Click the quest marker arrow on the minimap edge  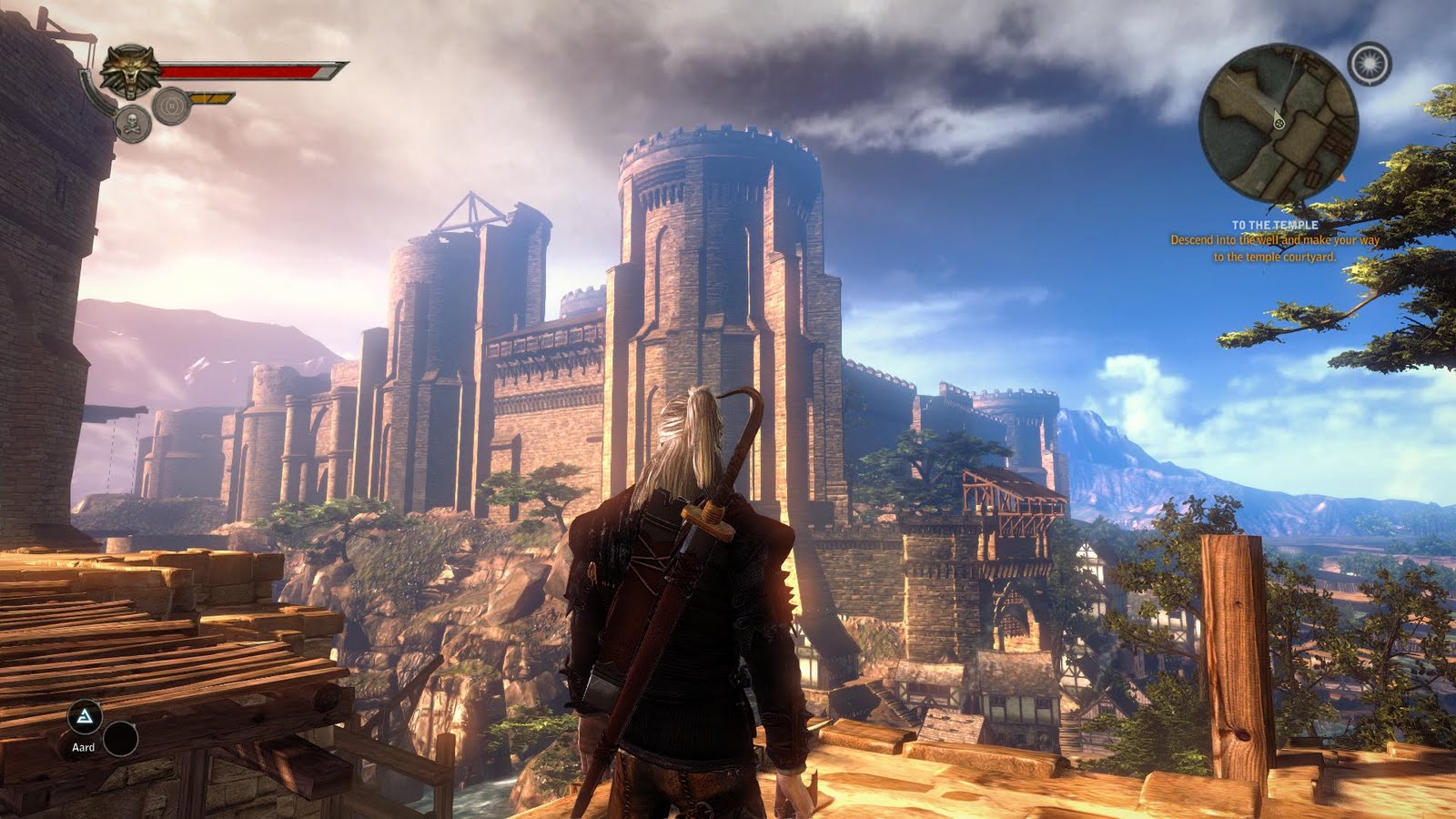1343,178
